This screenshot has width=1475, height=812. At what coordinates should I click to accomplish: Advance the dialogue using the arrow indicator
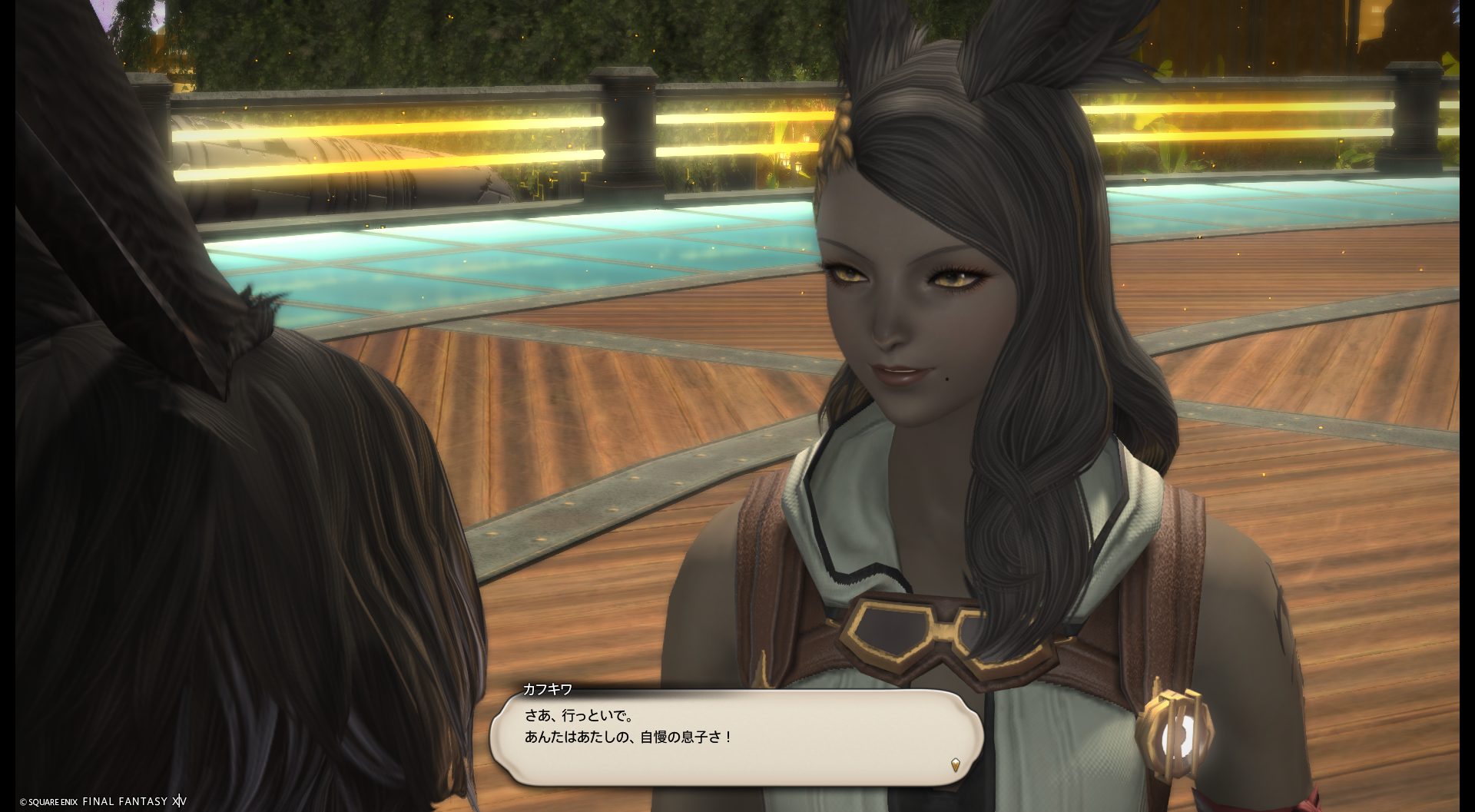(955, 764)
